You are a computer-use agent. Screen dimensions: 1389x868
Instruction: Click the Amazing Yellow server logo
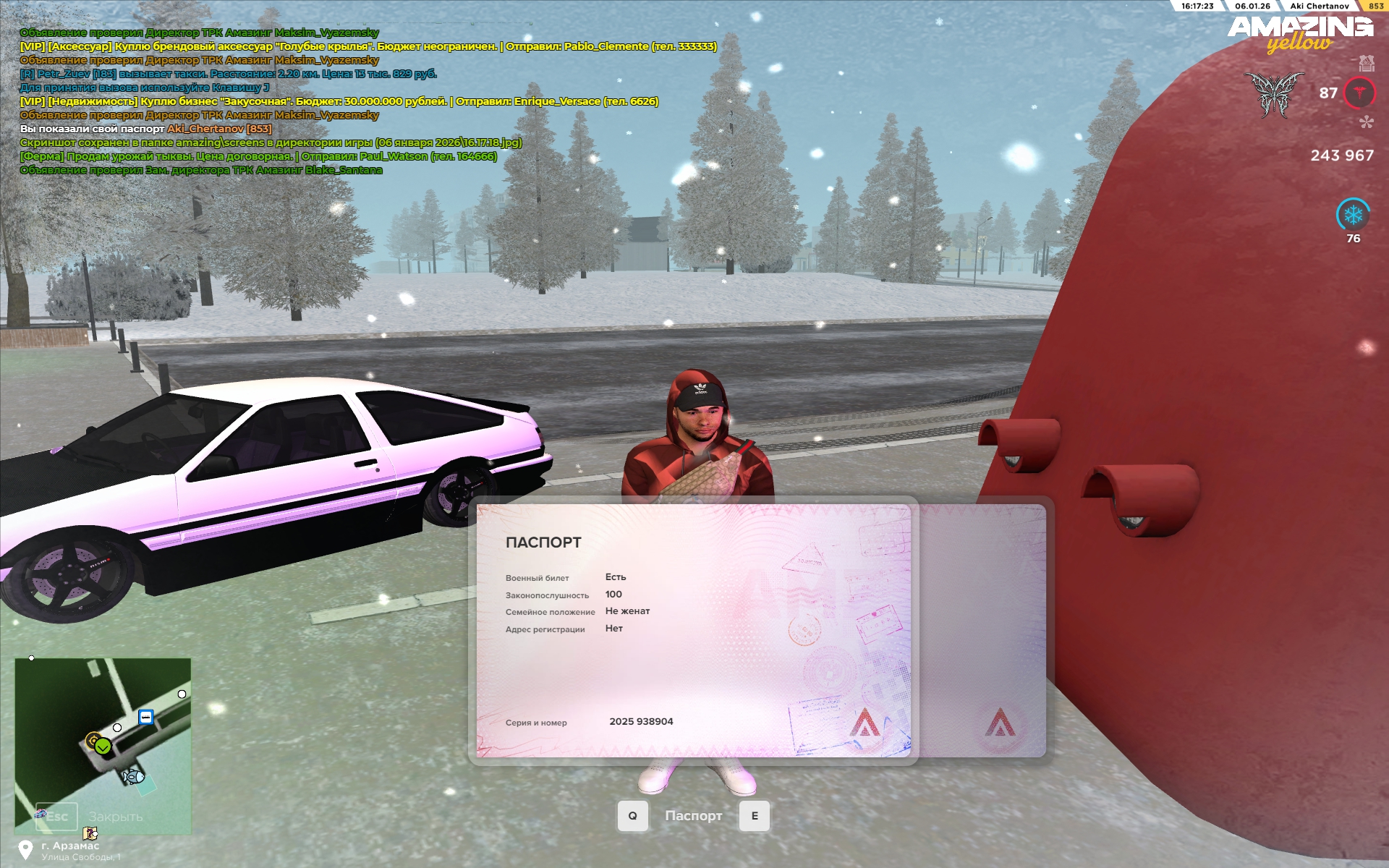1300,34
